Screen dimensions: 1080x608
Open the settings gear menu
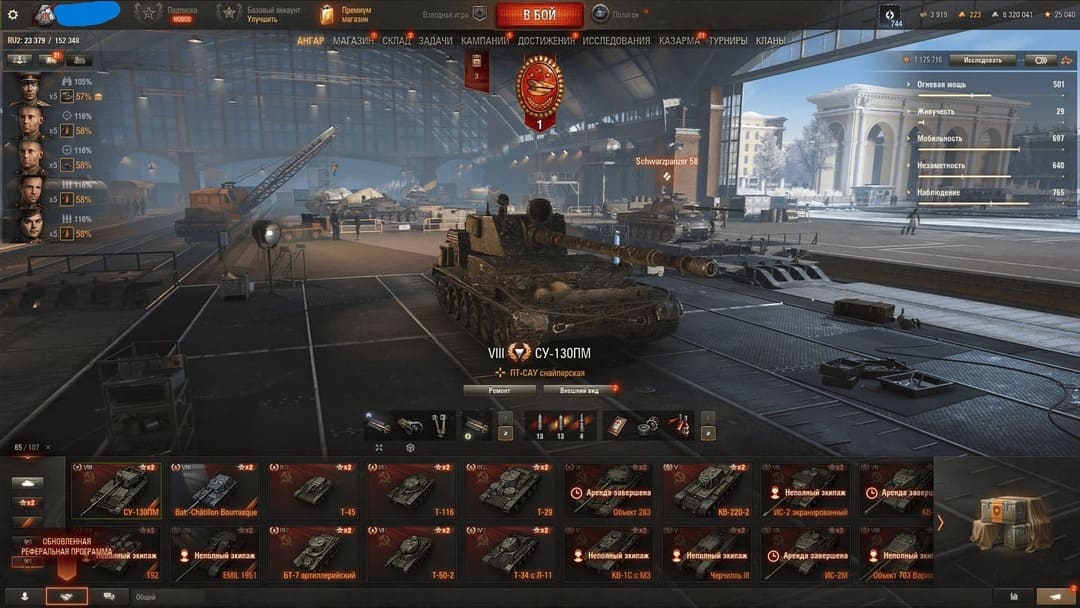point(13,14)
